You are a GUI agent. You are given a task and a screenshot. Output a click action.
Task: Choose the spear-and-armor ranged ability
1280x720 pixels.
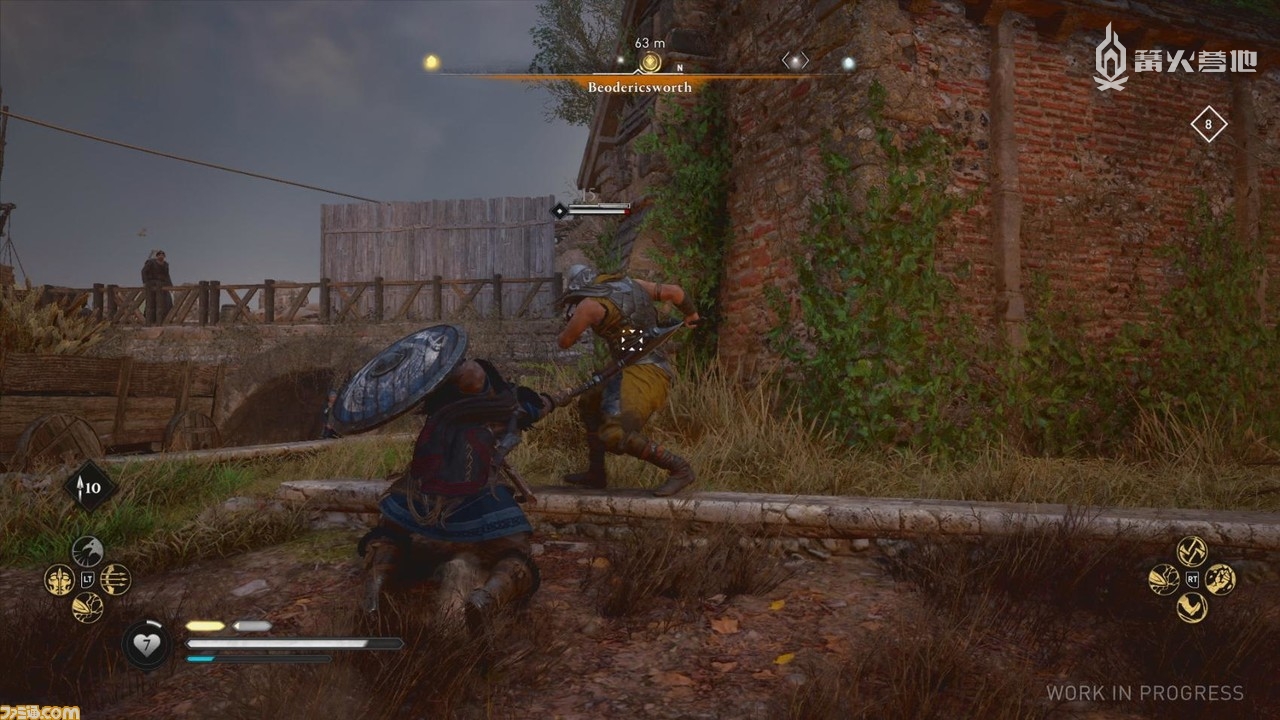coord(59,579)
